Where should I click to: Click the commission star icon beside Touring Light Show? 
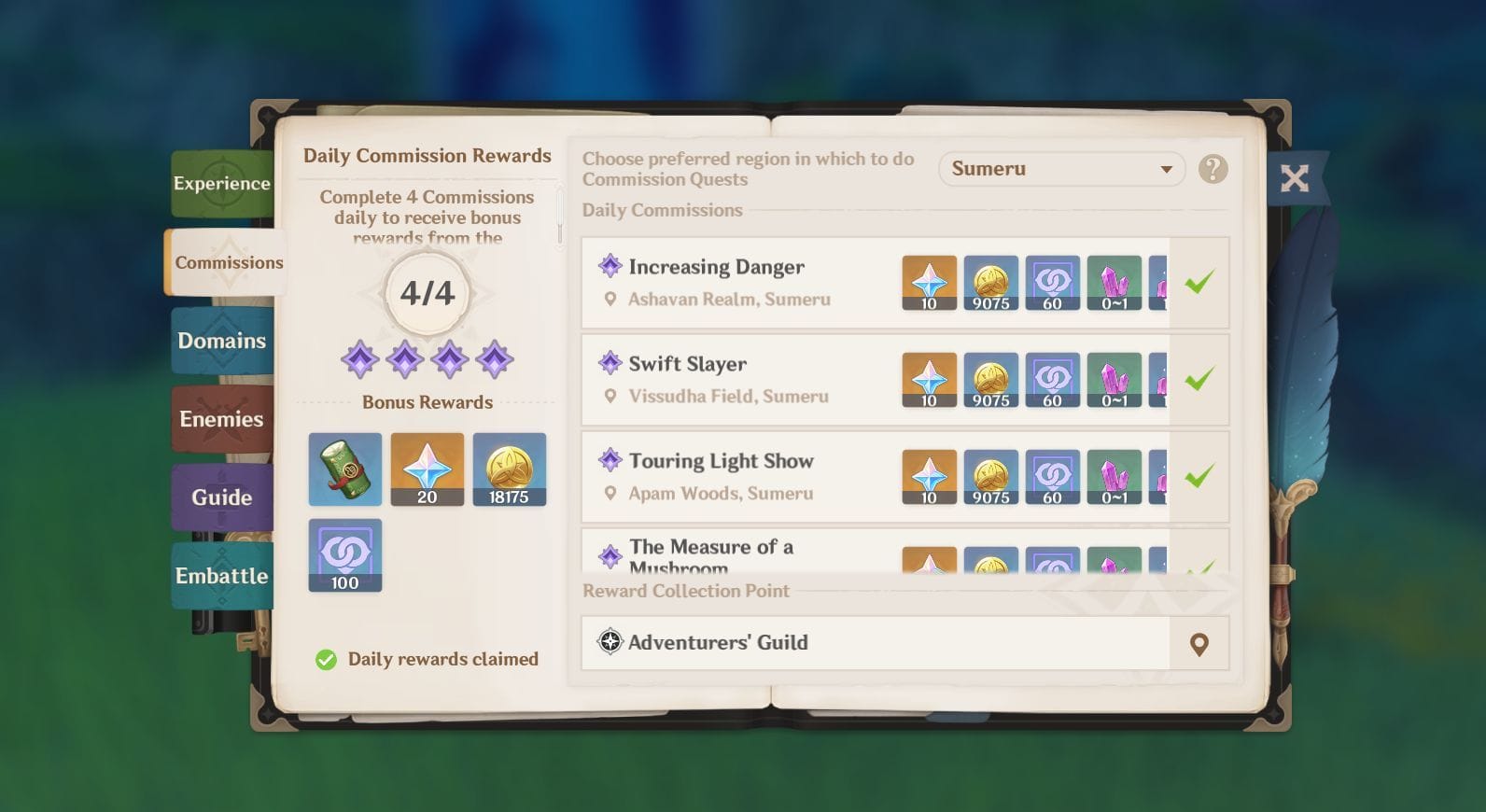610,460
